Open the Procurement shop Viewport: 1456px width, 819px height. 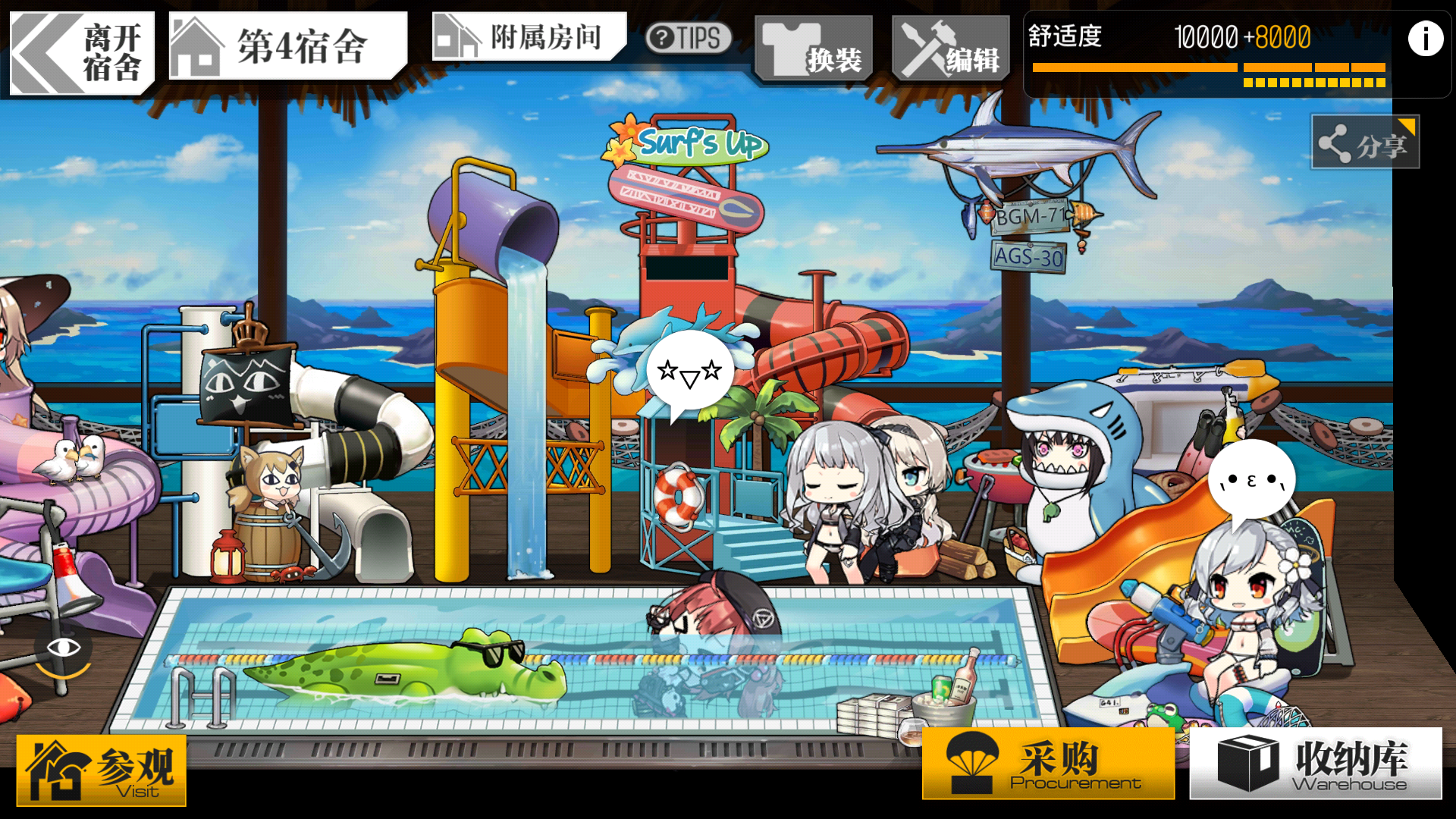click(x=1048, y=764)
